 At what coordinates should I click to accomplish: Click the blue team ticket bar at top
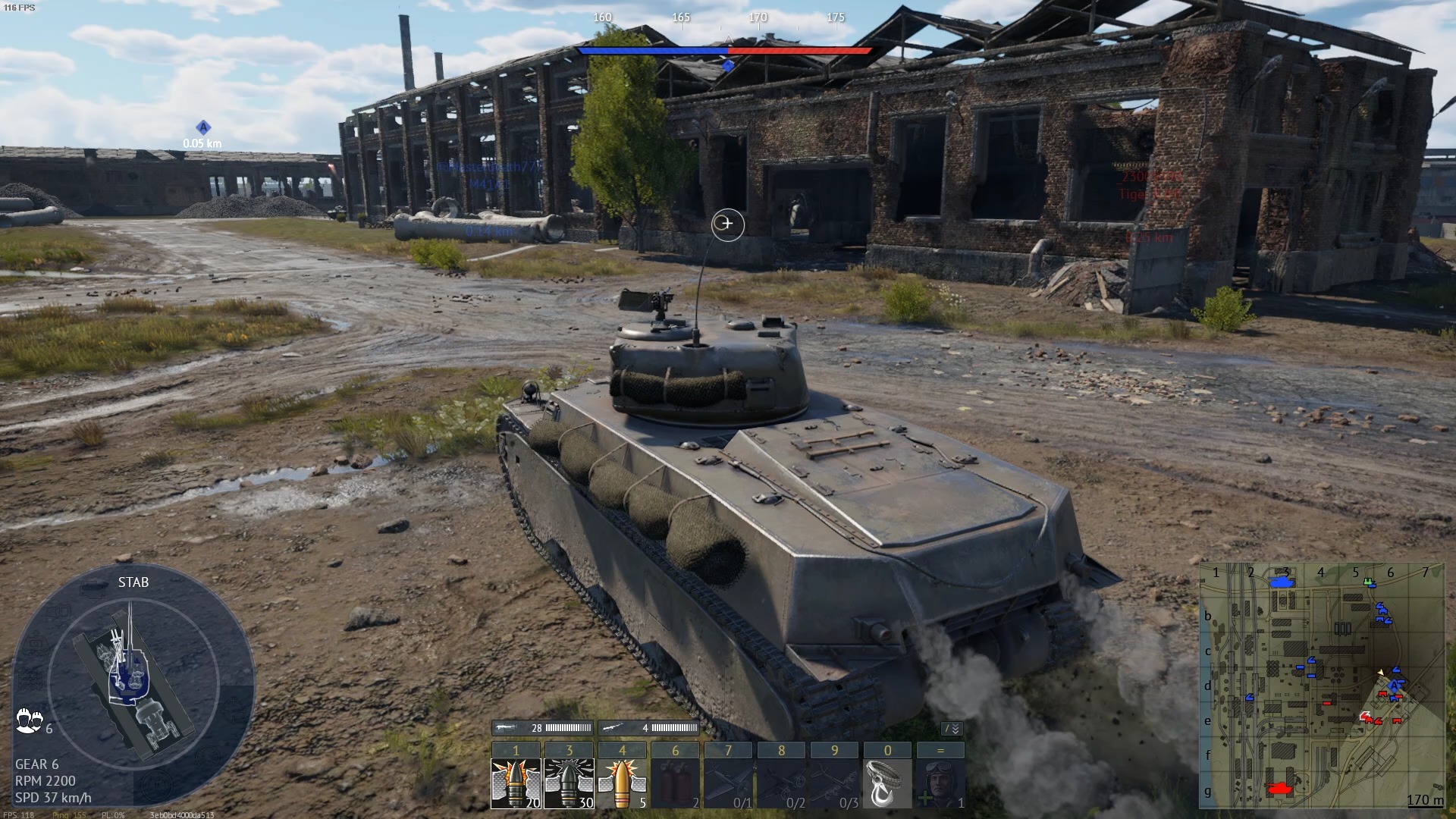coord(652,49)
